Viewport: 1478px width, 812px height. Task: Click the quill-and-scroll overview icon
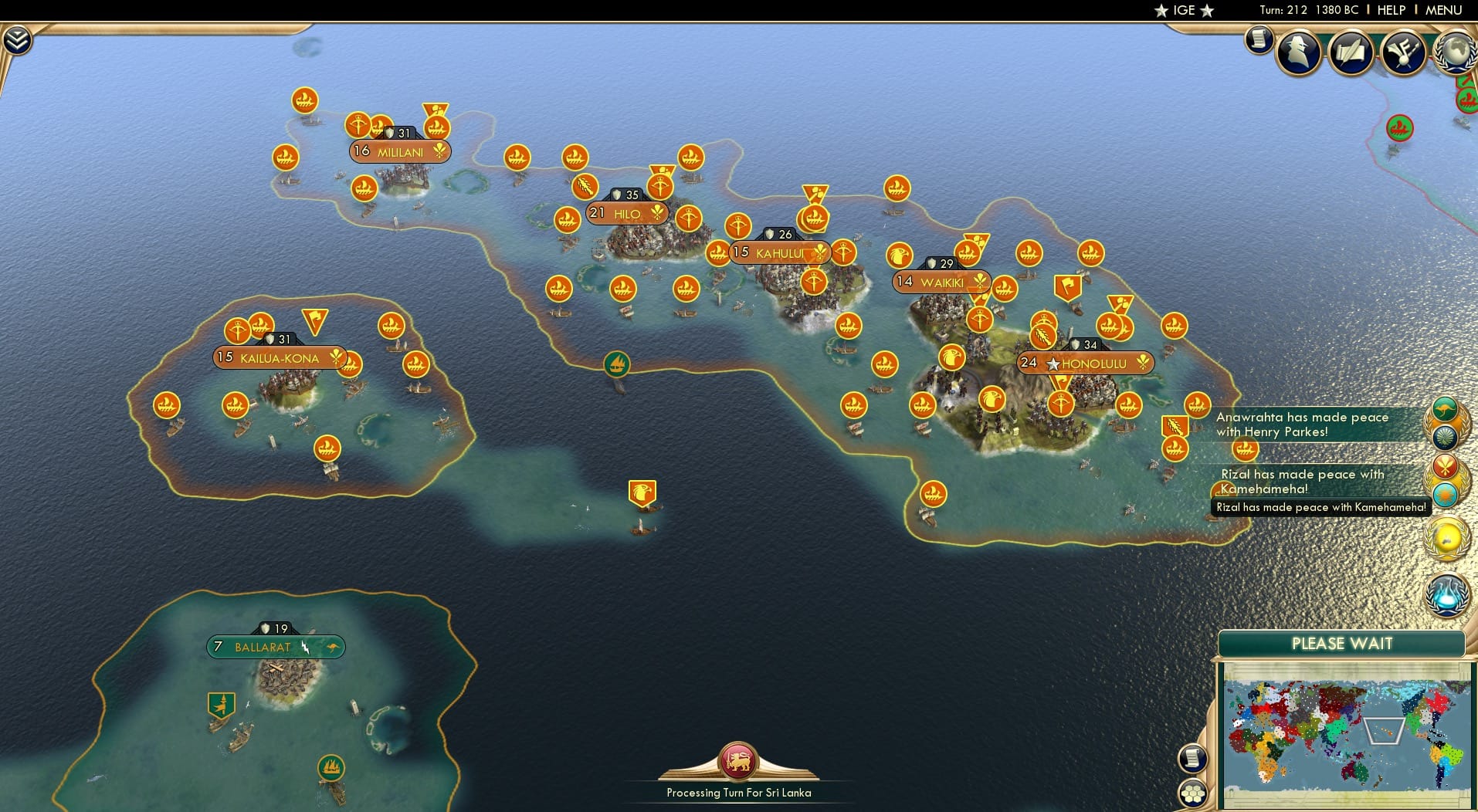(x=1350, y=51)
